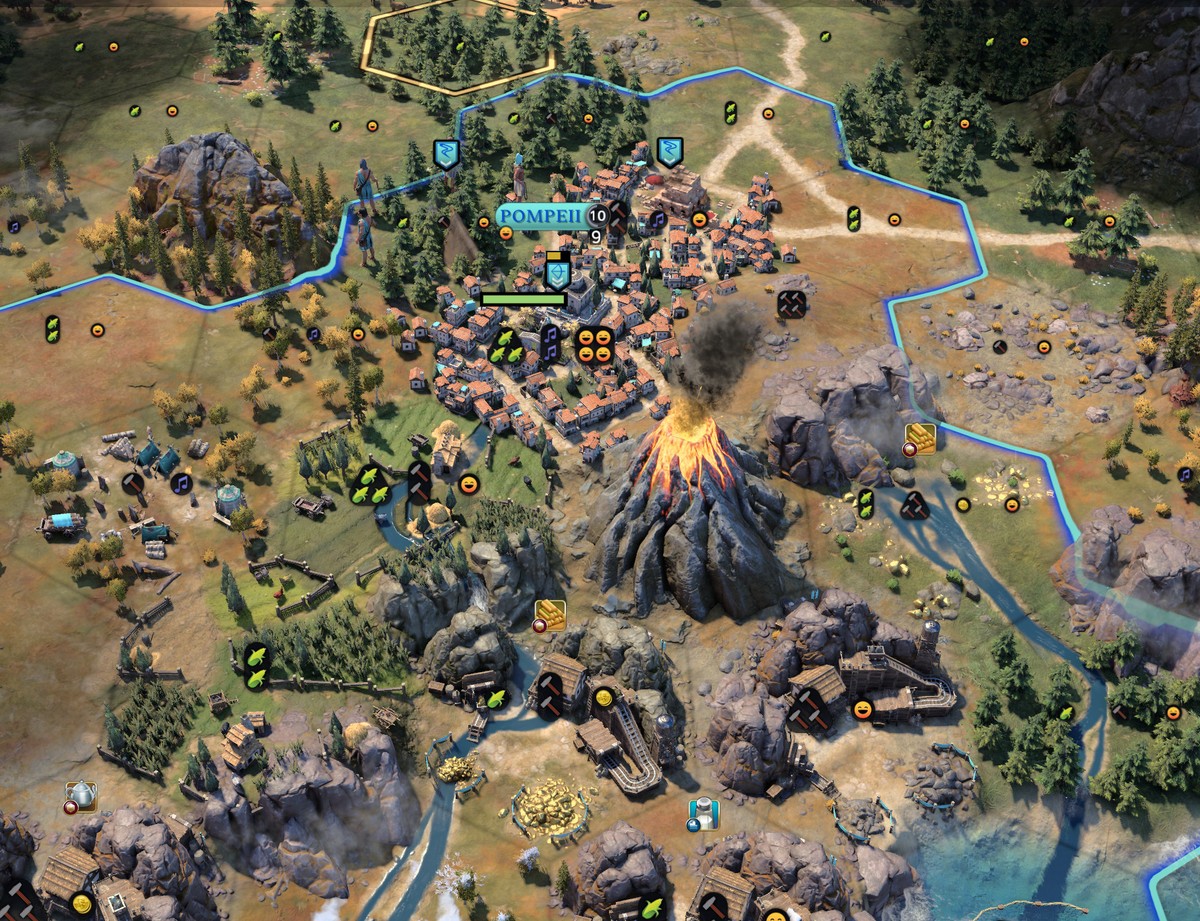Click the teapot resource icon

point(81,796)
